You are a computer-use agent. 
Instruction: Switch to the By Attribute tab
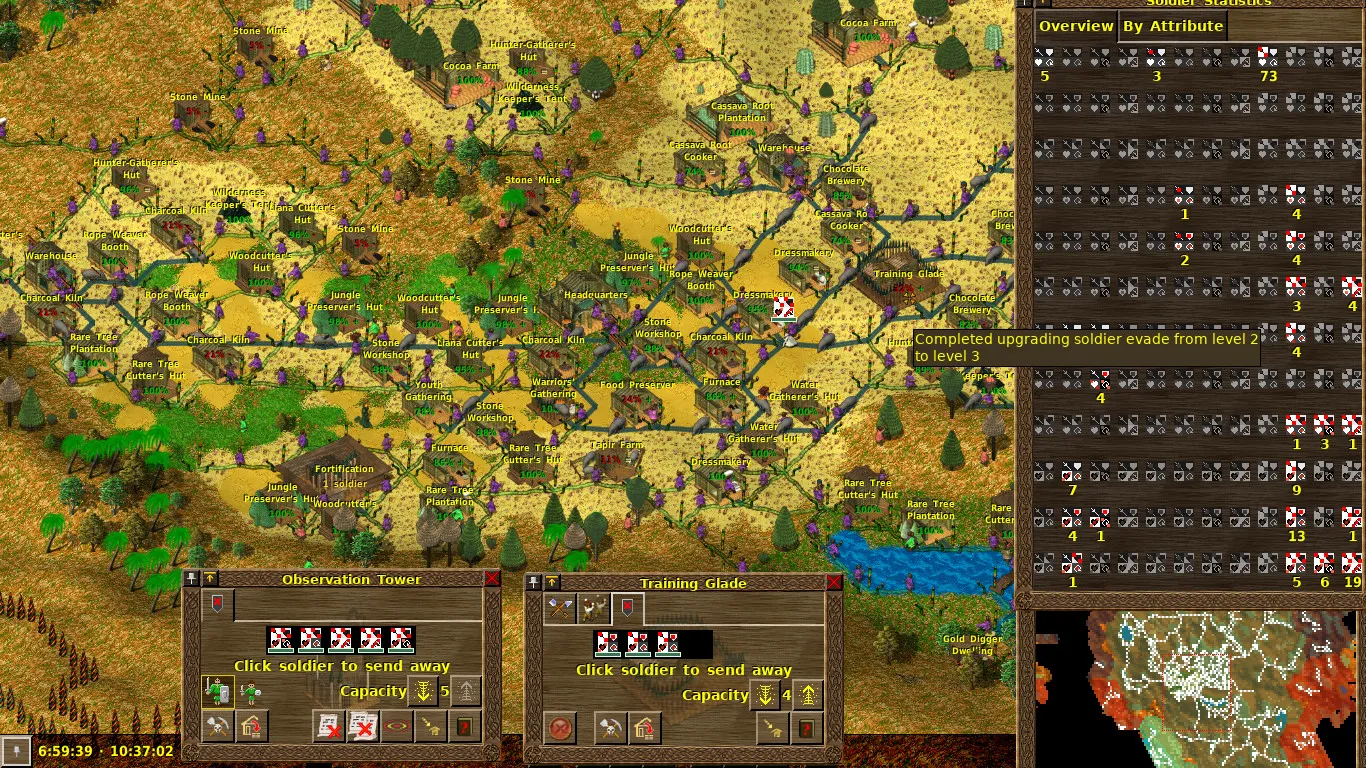coord(1172,26)
